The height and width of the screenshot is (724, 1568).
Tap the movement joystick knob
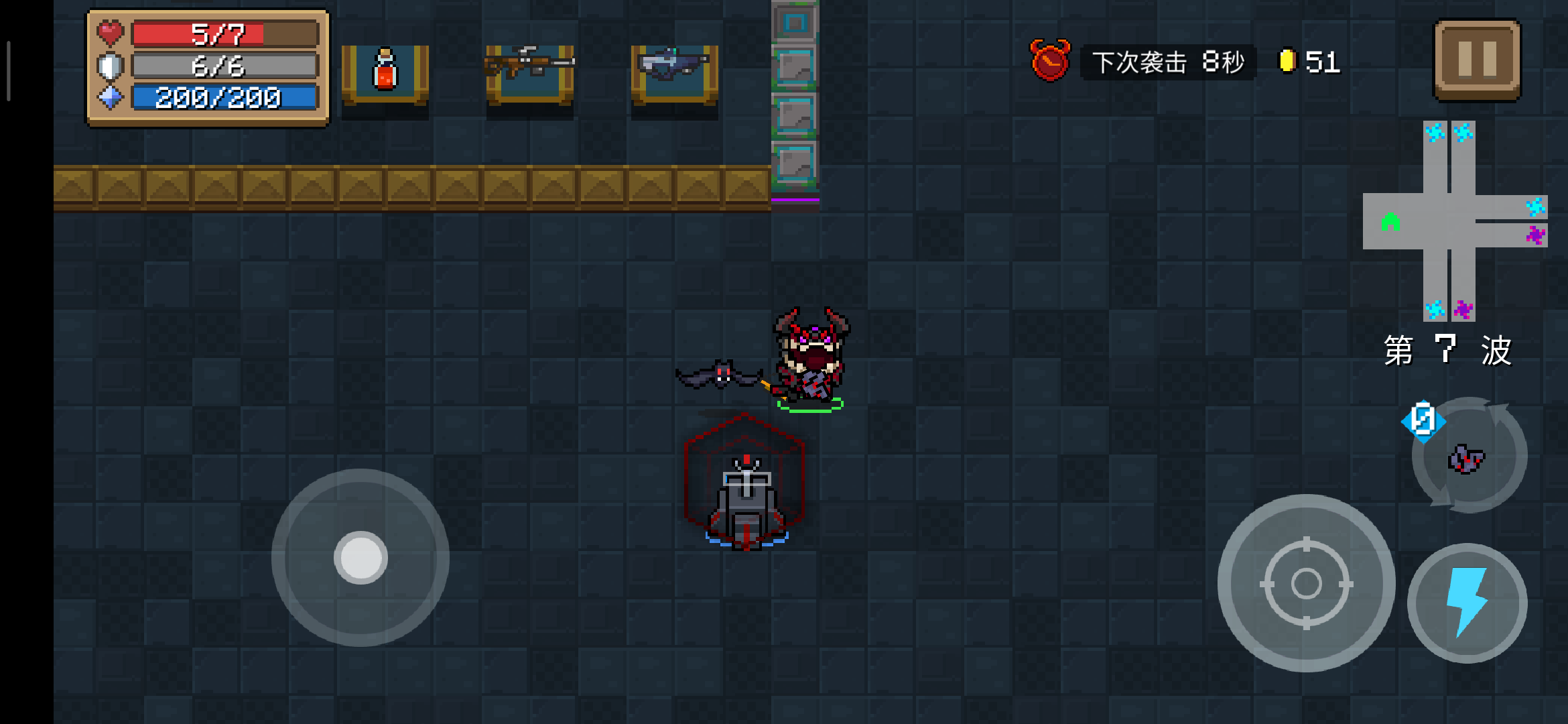click(x=361, y=558)
